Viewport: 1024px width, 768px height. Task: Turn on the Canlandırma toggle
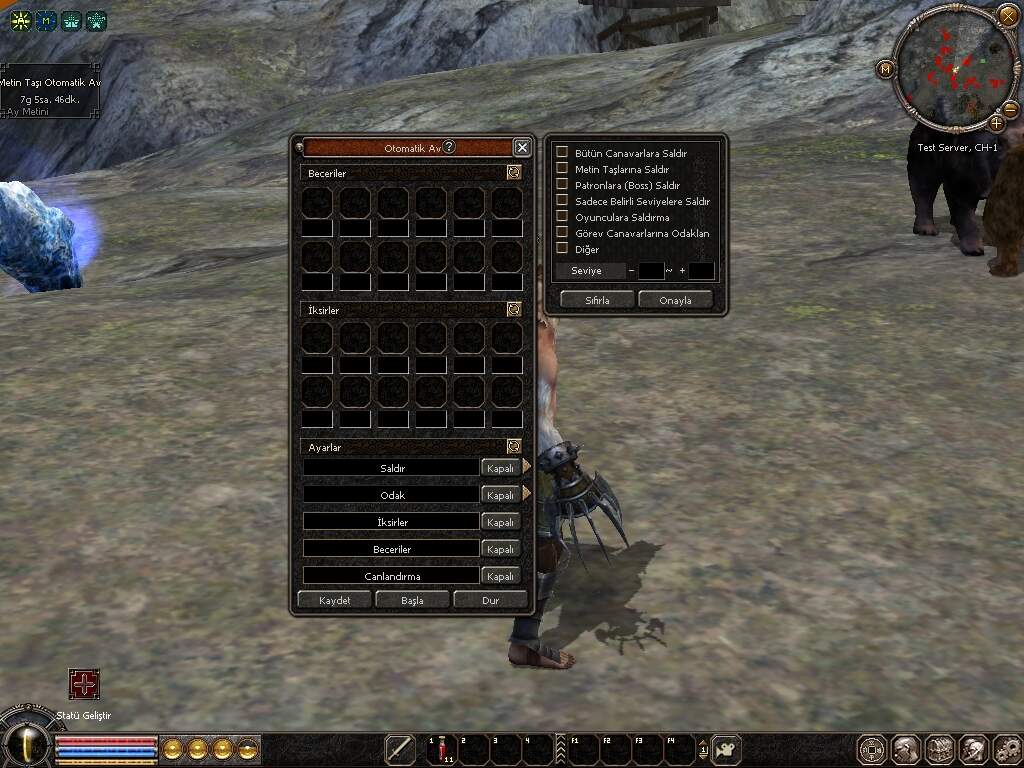coord(499,576)
